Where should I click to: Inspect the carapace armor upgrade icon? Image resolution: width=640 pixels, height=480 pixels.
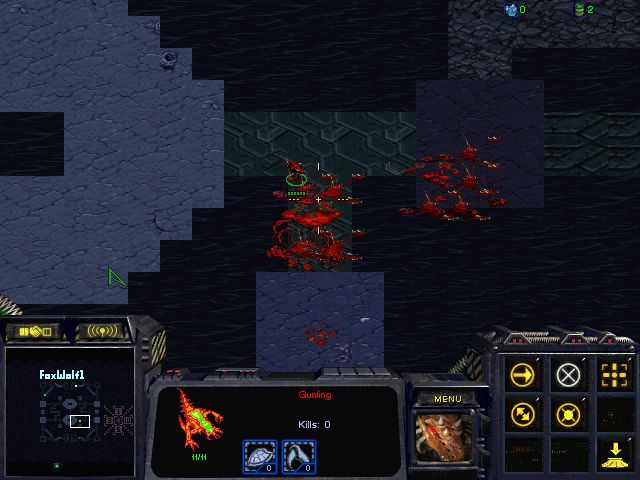point(259,456)
